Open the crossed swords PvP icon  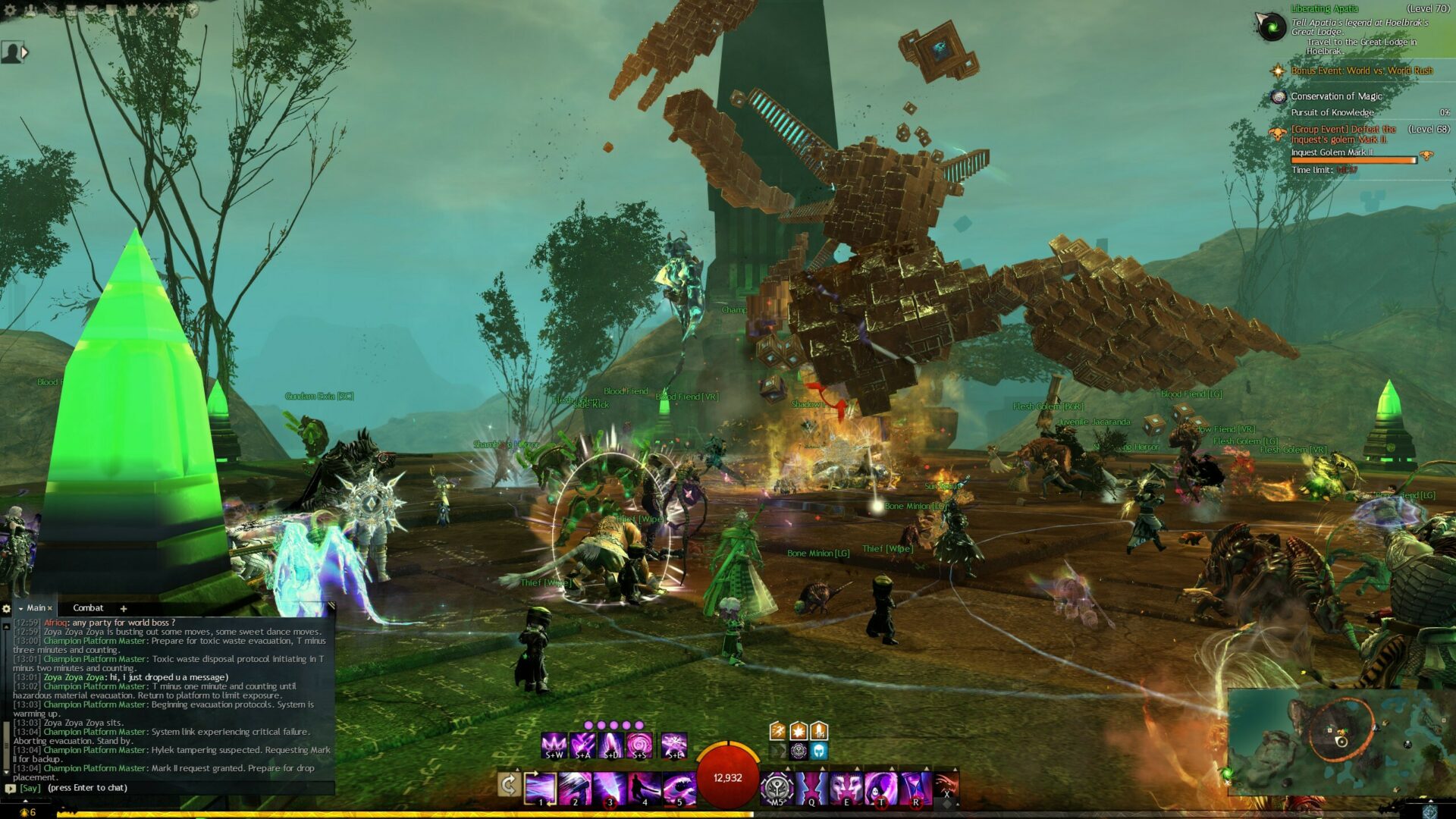coord(152,11)
